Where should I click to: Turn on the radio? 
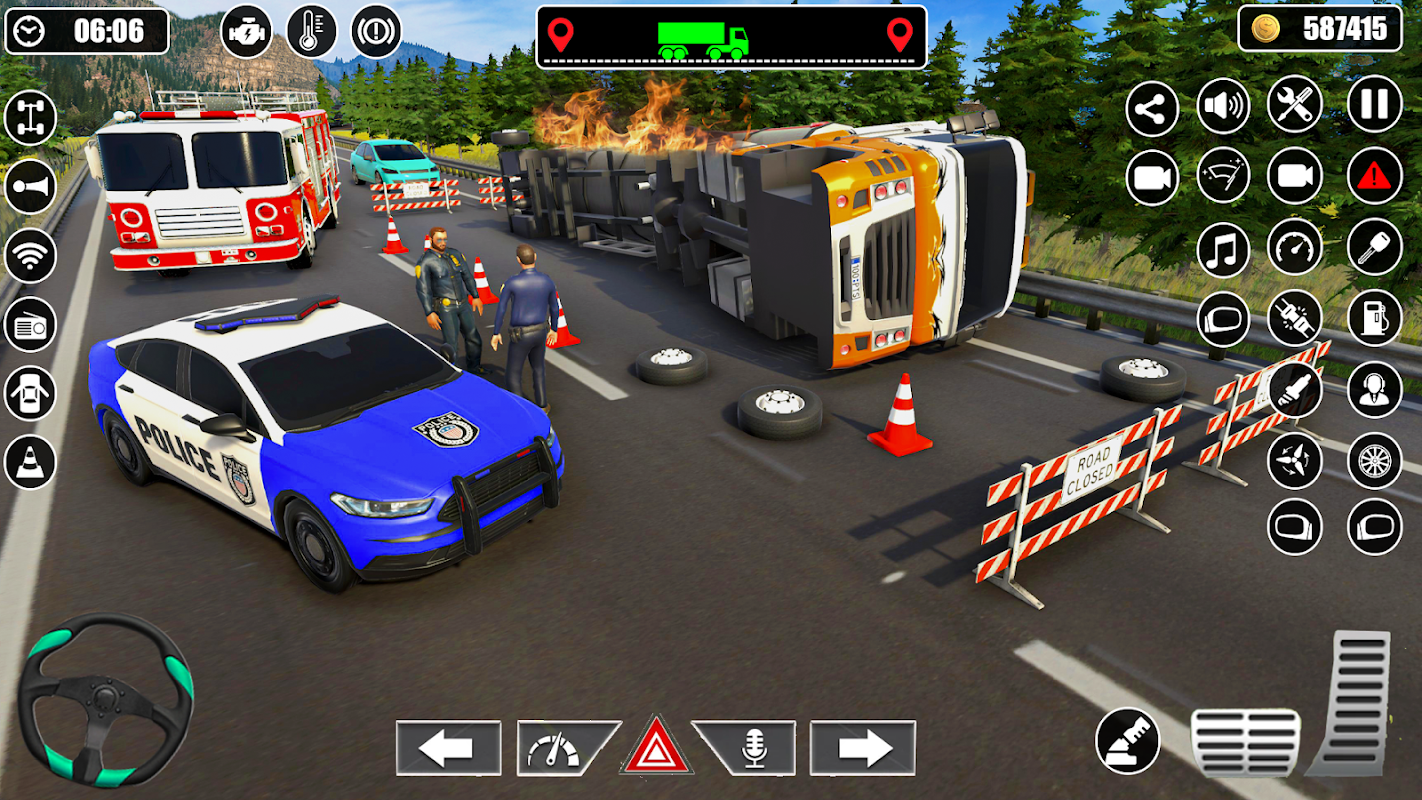pyautogui.click(x=30, y=324)
